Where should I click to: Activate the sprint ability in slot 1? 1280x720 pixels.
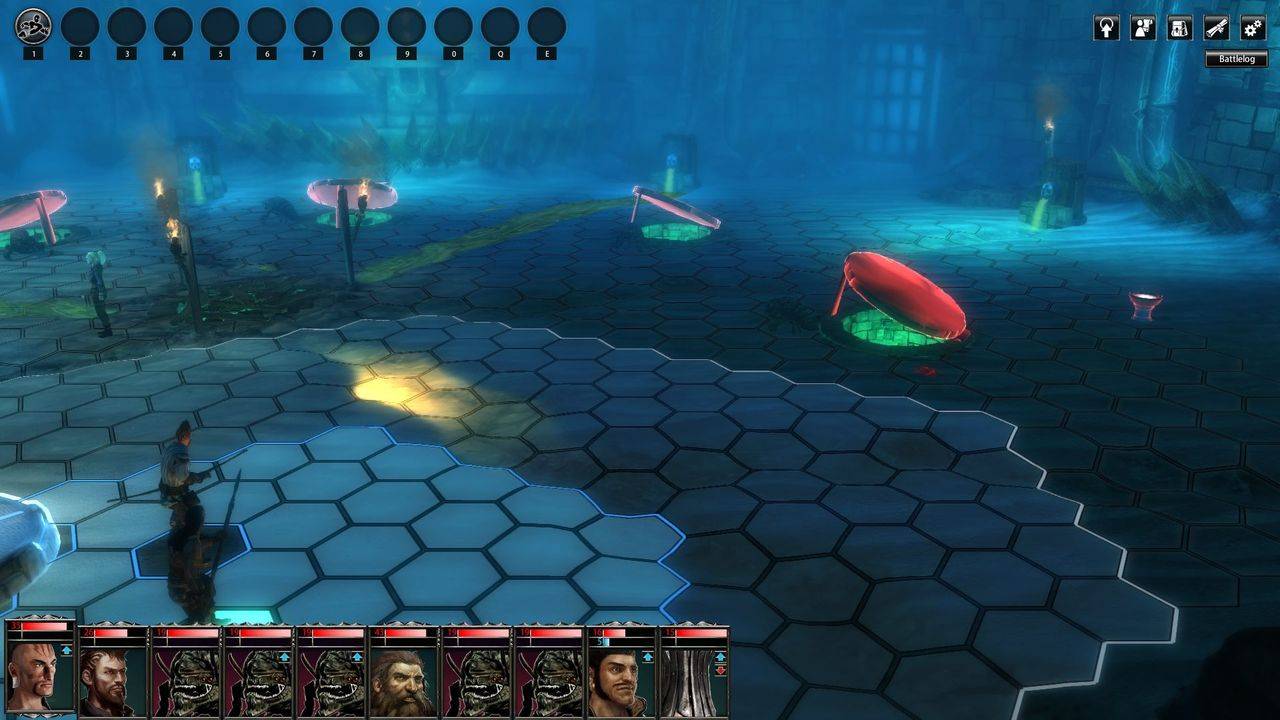tap(33, 26)
